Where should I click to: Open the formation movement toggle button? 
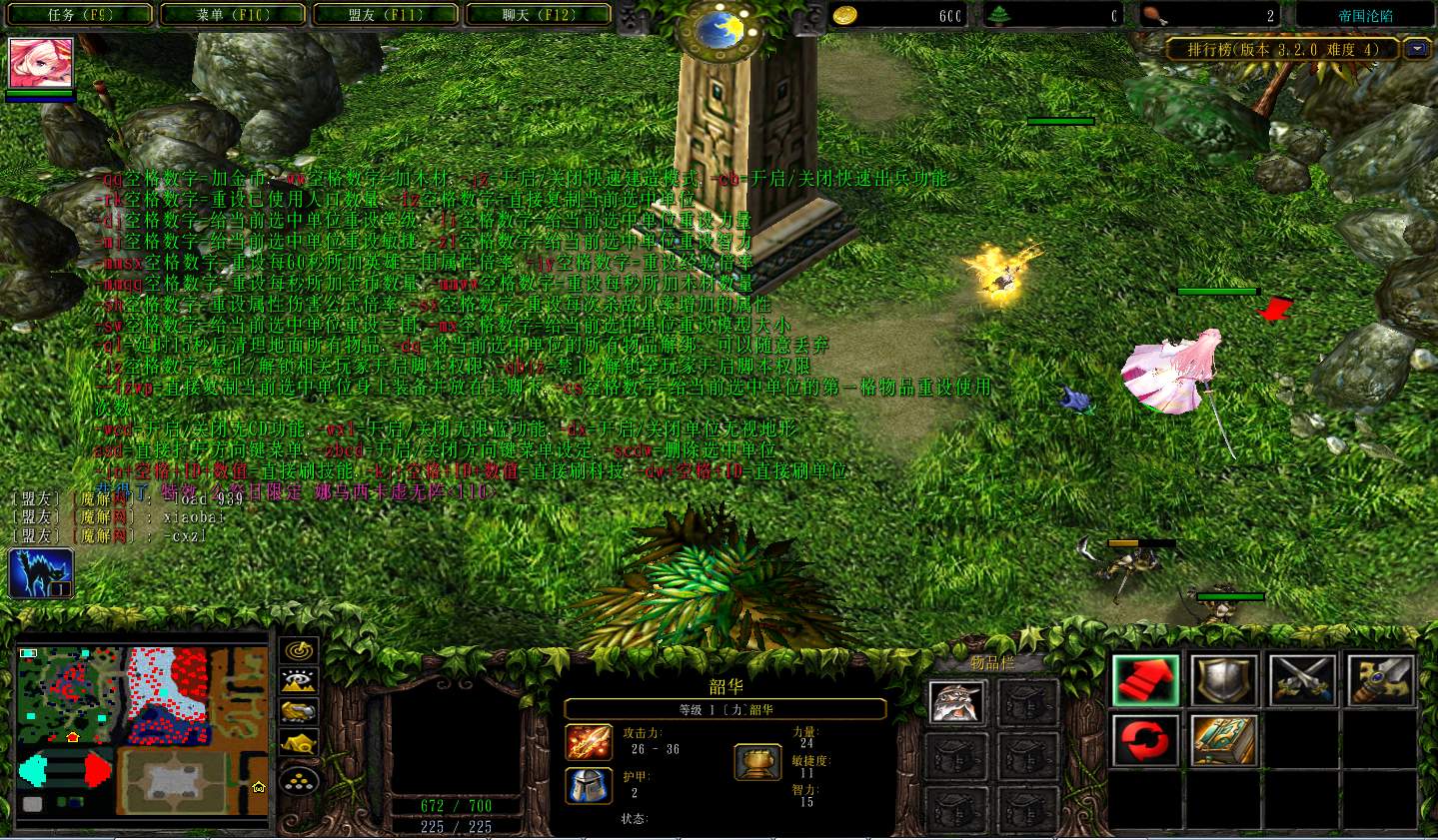point(299,780)
